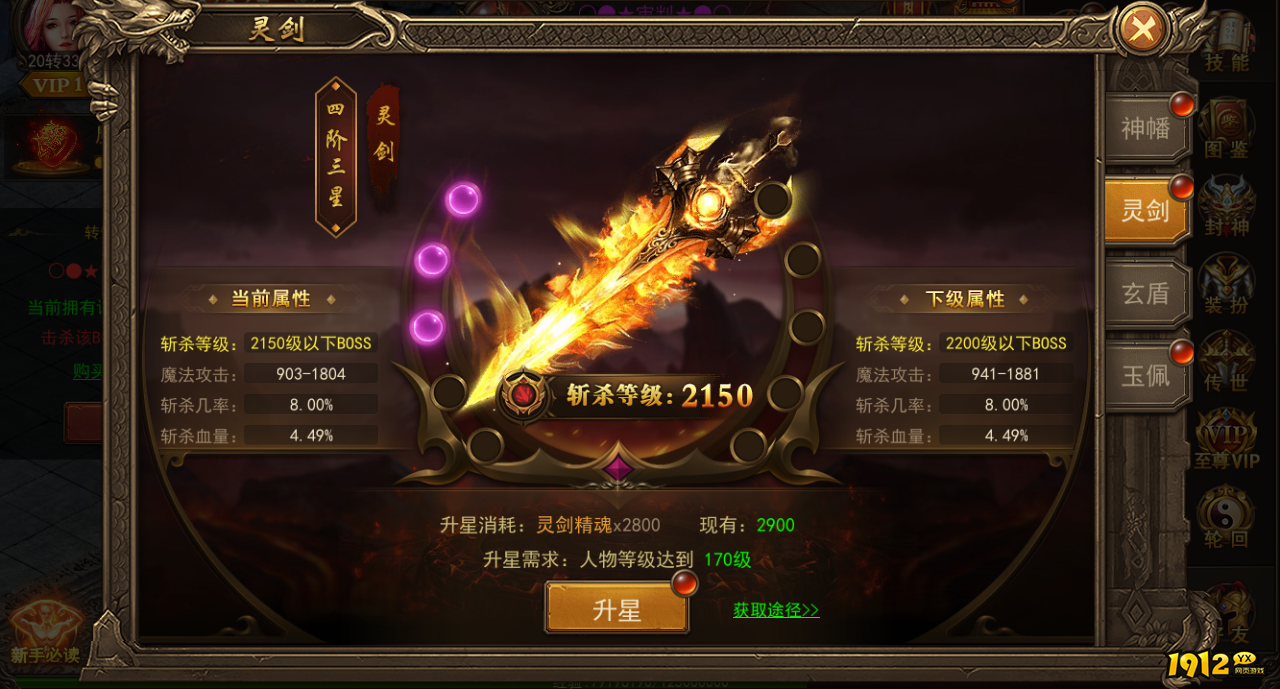The width and height of the screenshot is (1280, 689).
Task: Close the 灵剑 panel with the X button
Action: pos(1142,30)
